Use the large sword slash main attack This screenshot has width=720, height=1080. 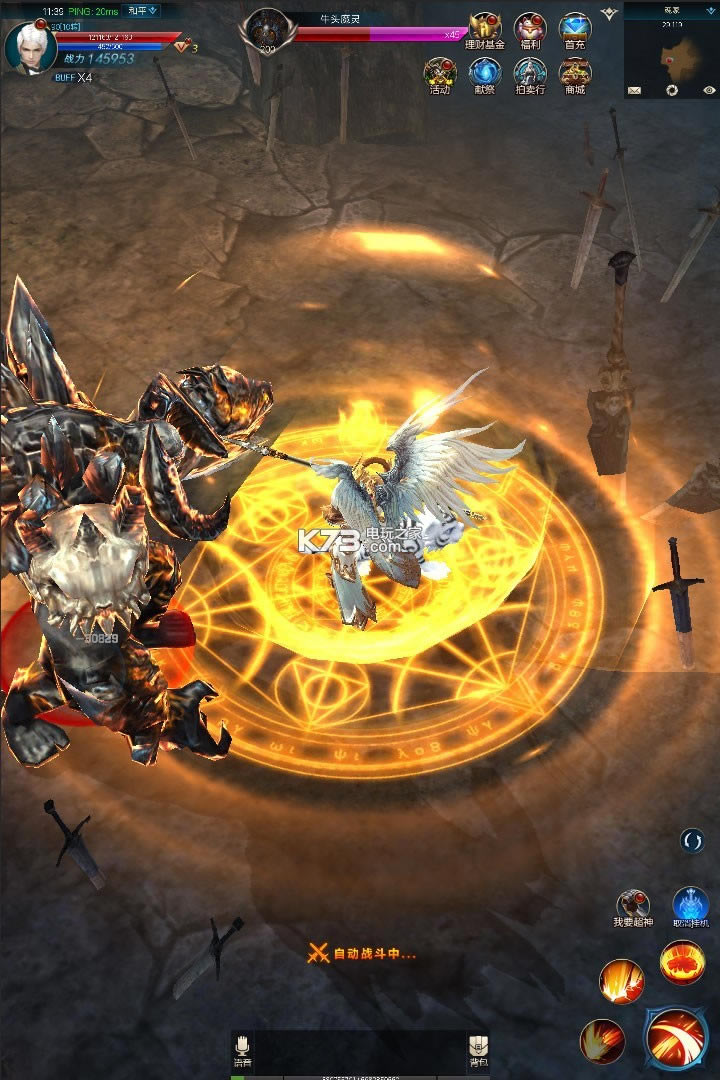[676, 1038]
